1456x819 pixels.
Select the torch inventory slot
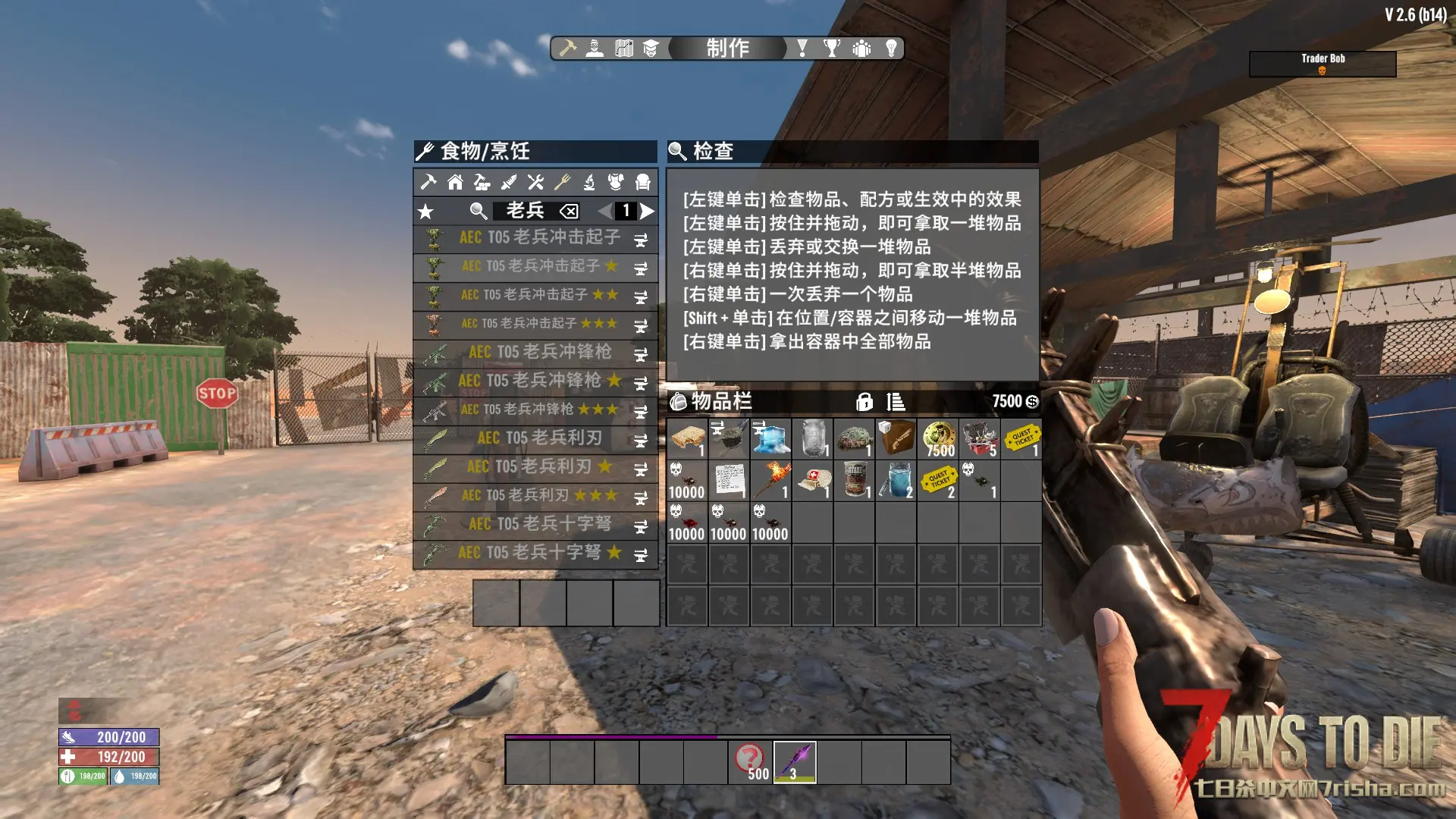pyautogui.click(x=771, y=480)
